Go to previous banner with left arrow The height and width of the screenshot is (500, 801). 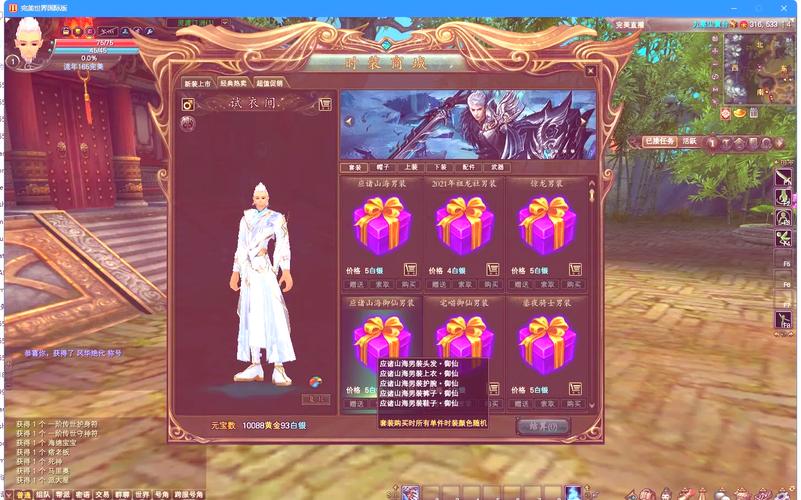350,122
